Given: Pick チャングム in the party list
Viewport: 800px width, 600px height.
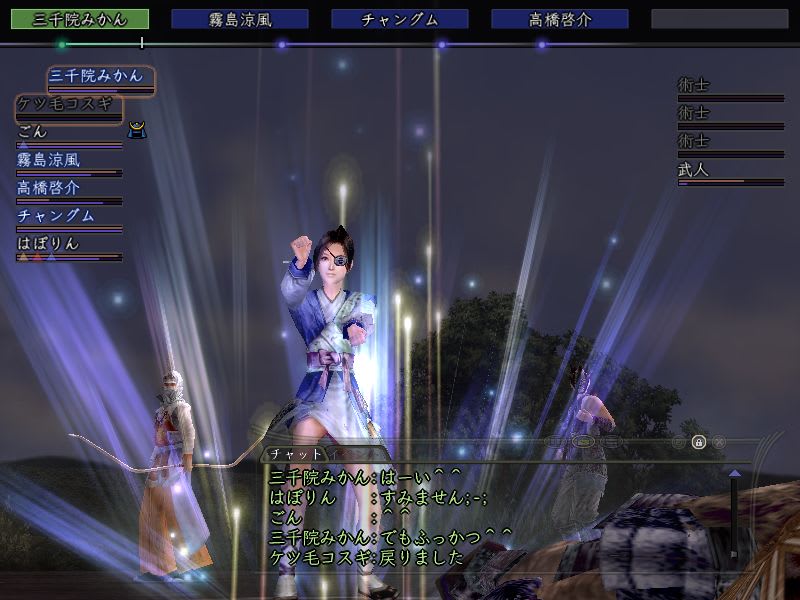Looking at the screenshot, I should tap(56, 215).
